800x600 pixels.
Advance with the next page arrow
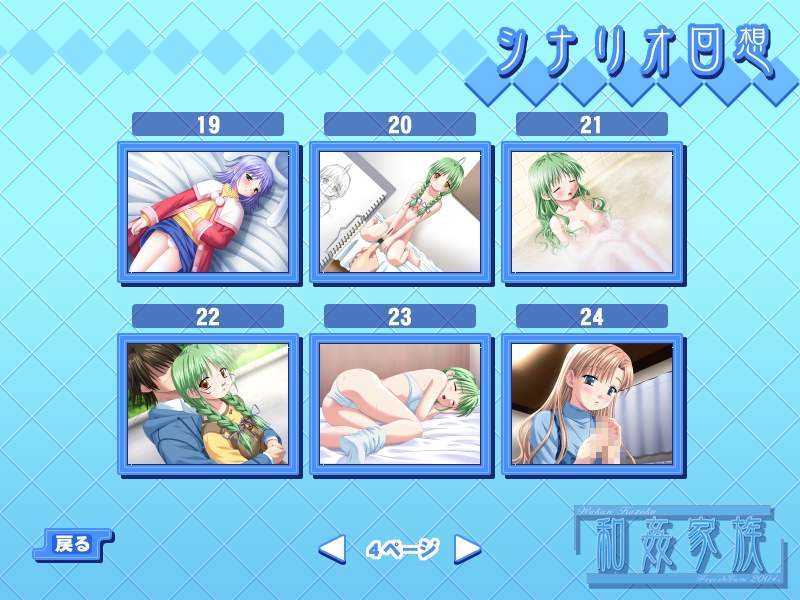click(x=467, y=548)
